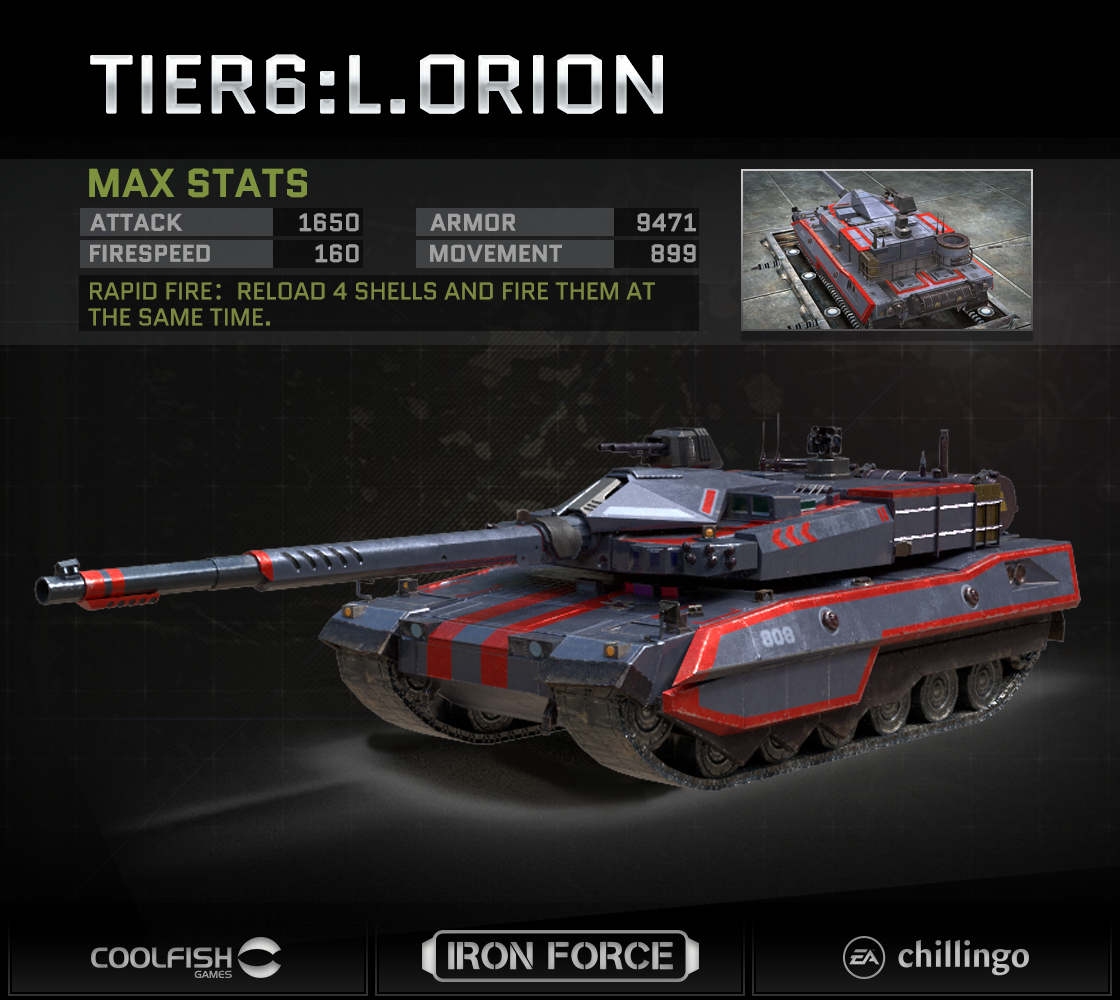Select the EA Chillingo logo

tap(935, 957)
